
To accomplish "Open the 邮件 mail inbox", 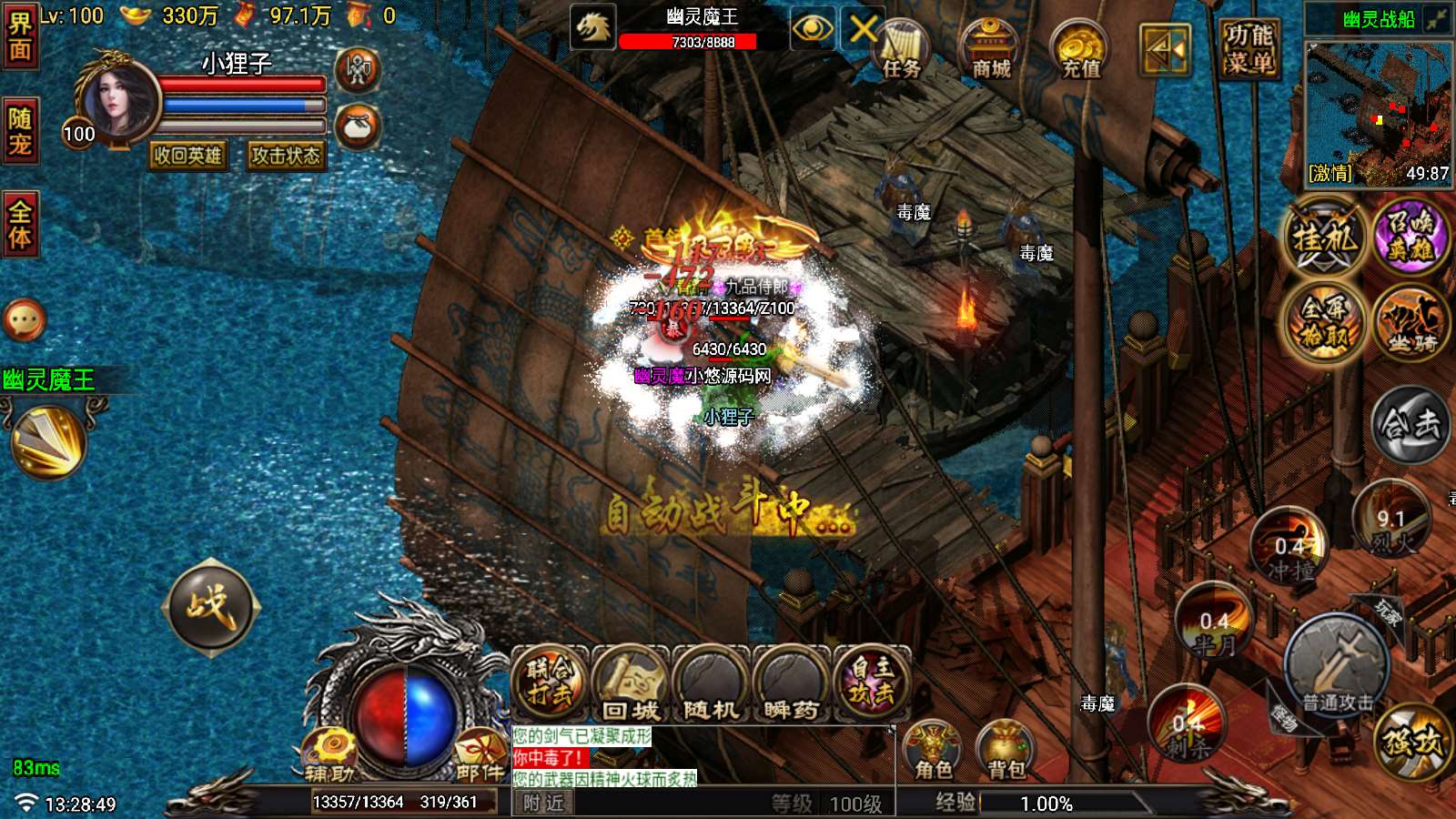I will coord(480,755).
